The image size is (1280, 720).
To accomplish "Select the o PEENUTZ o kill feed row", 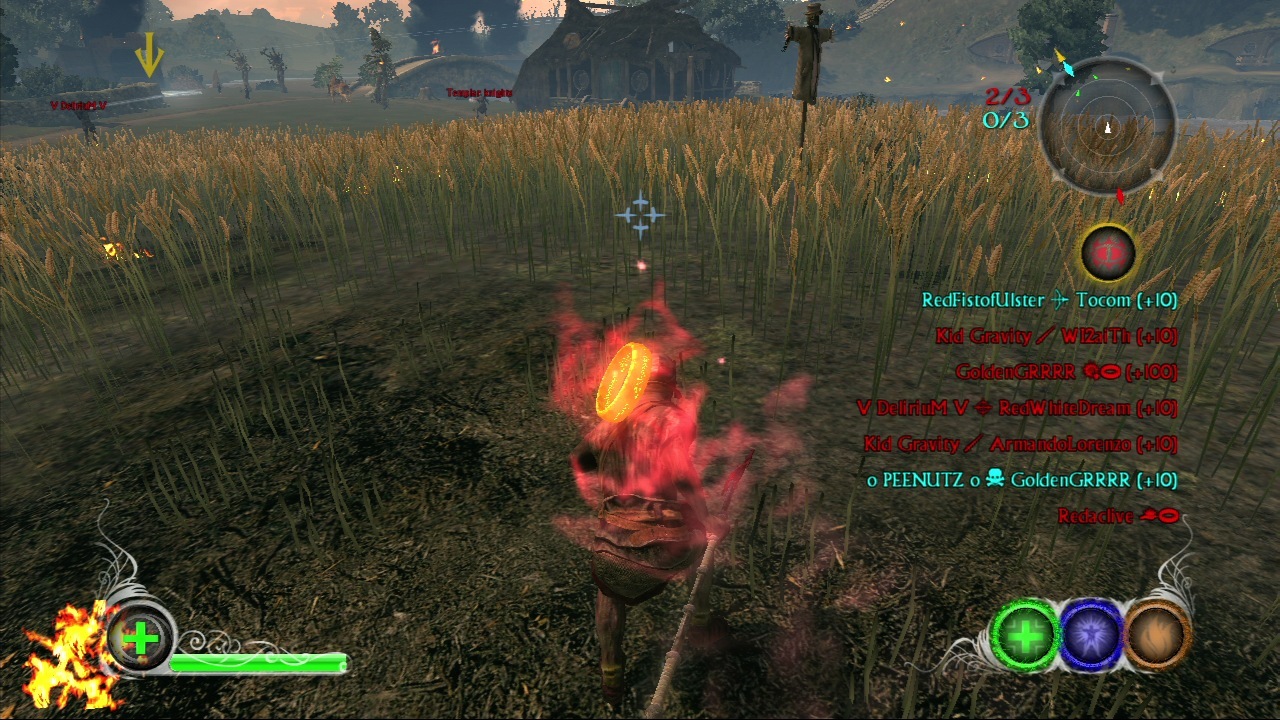I will click(x=1022, y=480).
